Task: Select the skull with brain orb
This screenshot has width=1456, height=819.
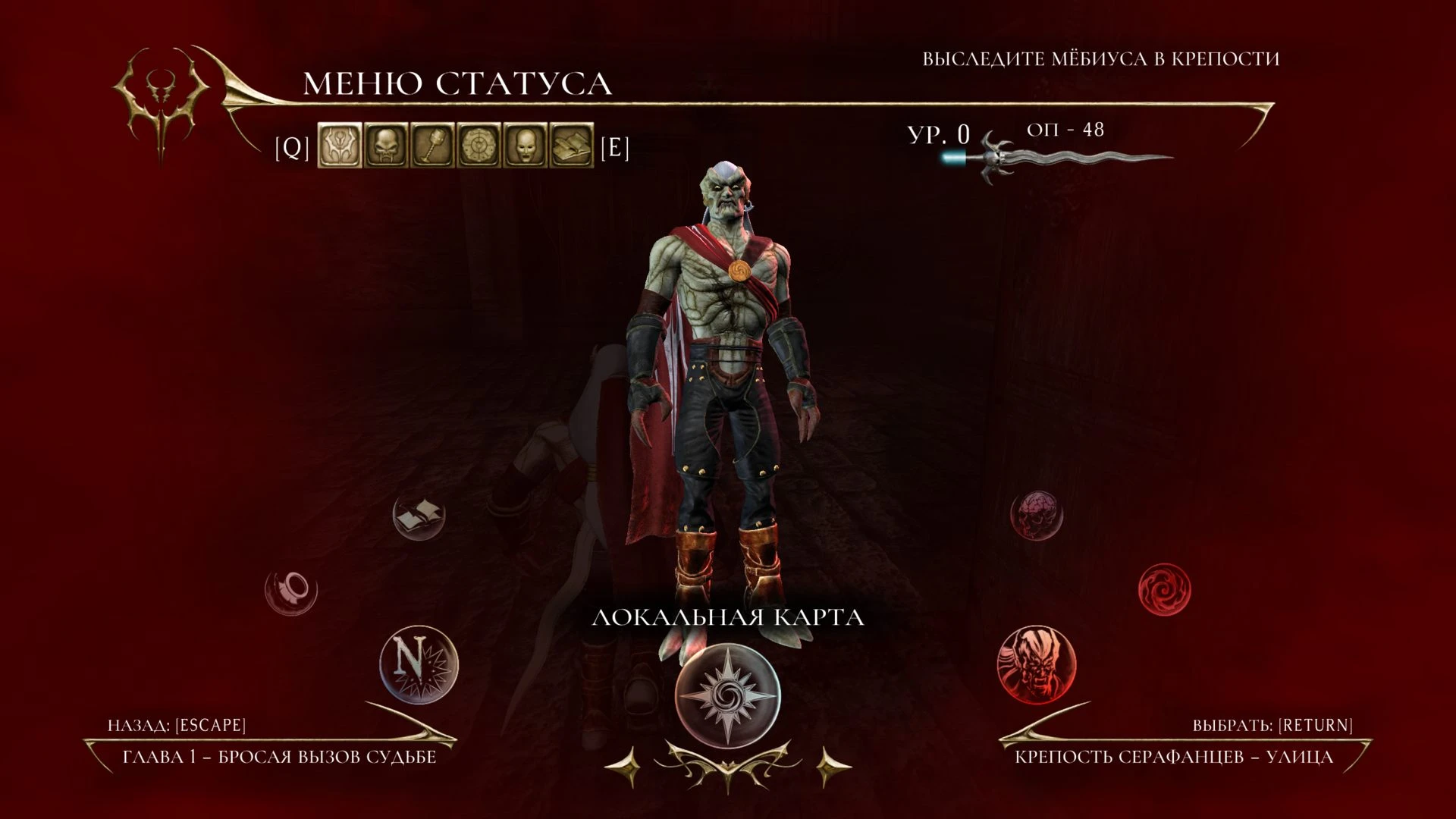Action: pyautogui.click(x=1037, y=516)
